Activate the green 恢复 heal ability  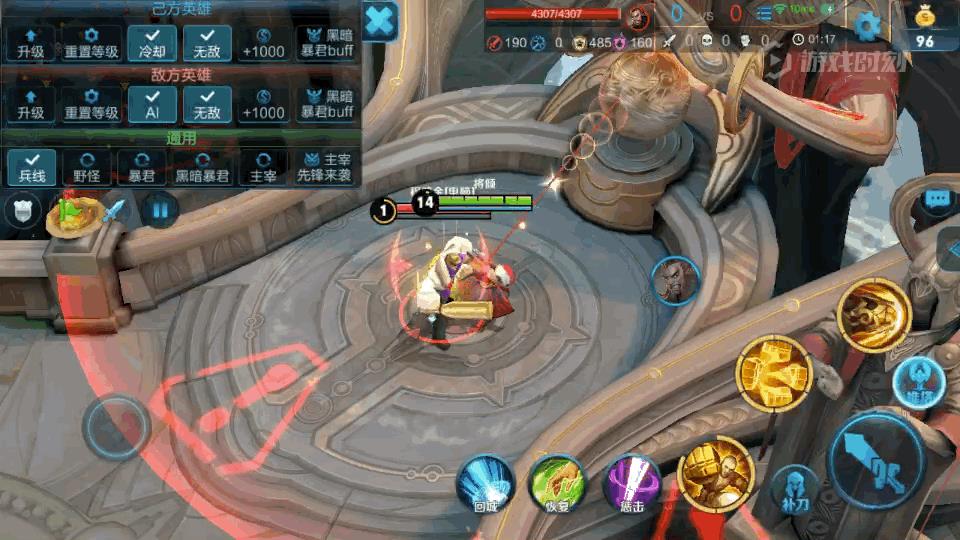point(558,484)
